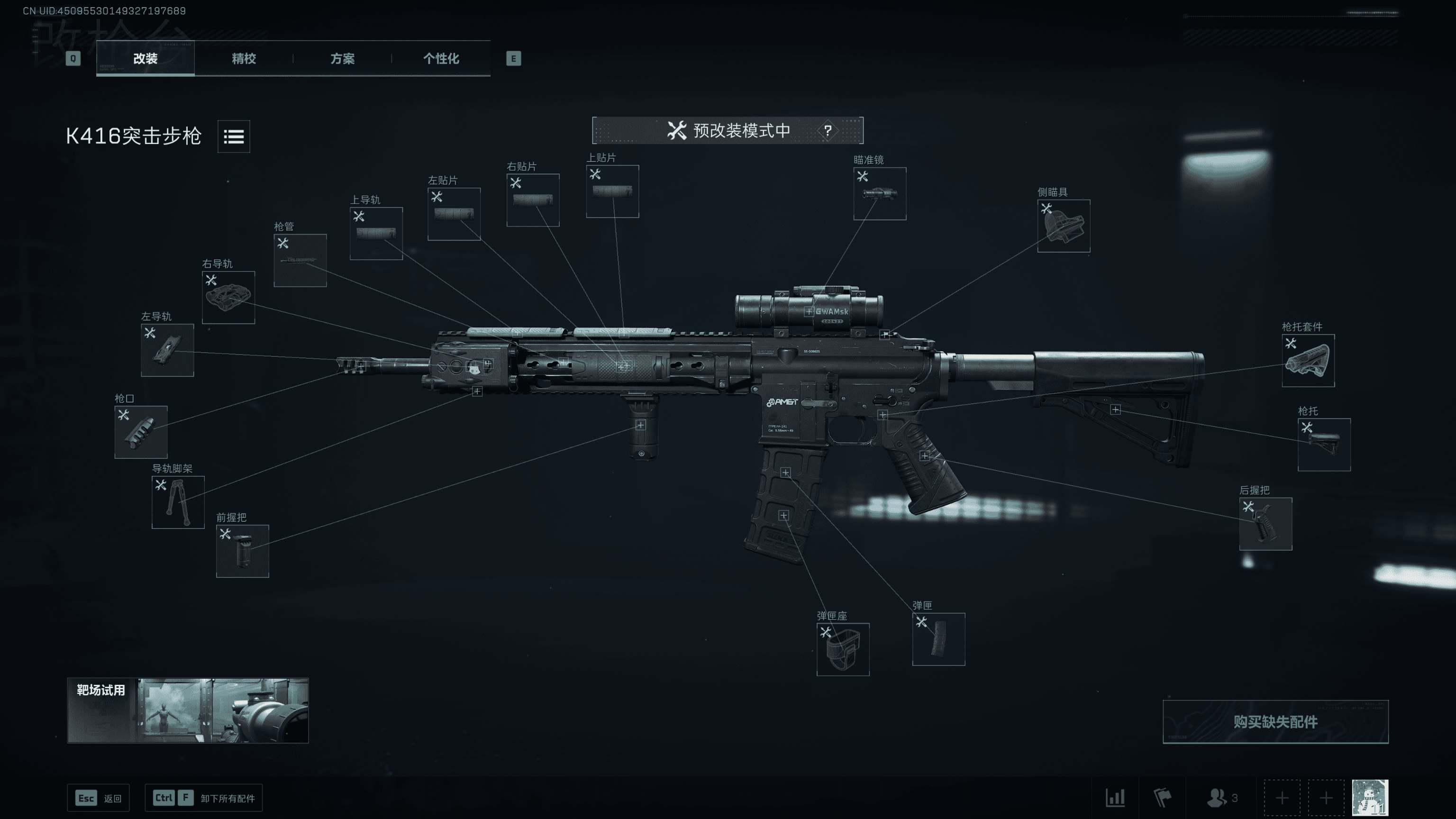Screen dimensions: 1456x819
Task: Click the 购买缺失配件 button
Action: tap(1275, 722)
